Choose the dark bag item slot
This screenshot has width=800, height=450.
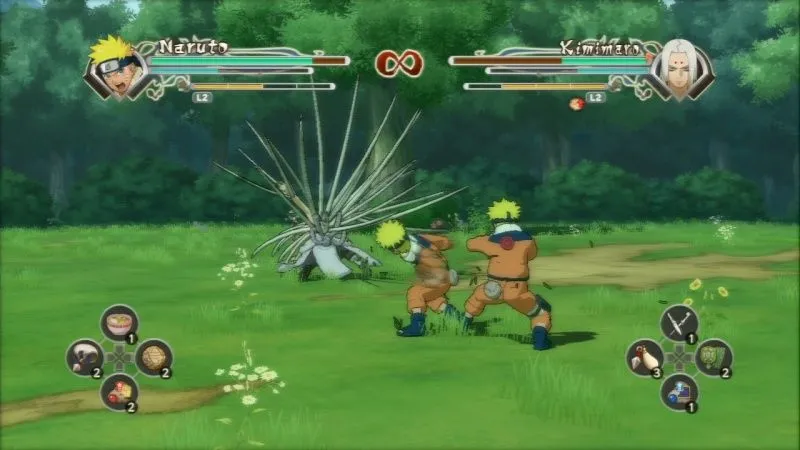(x=85, y=357)
